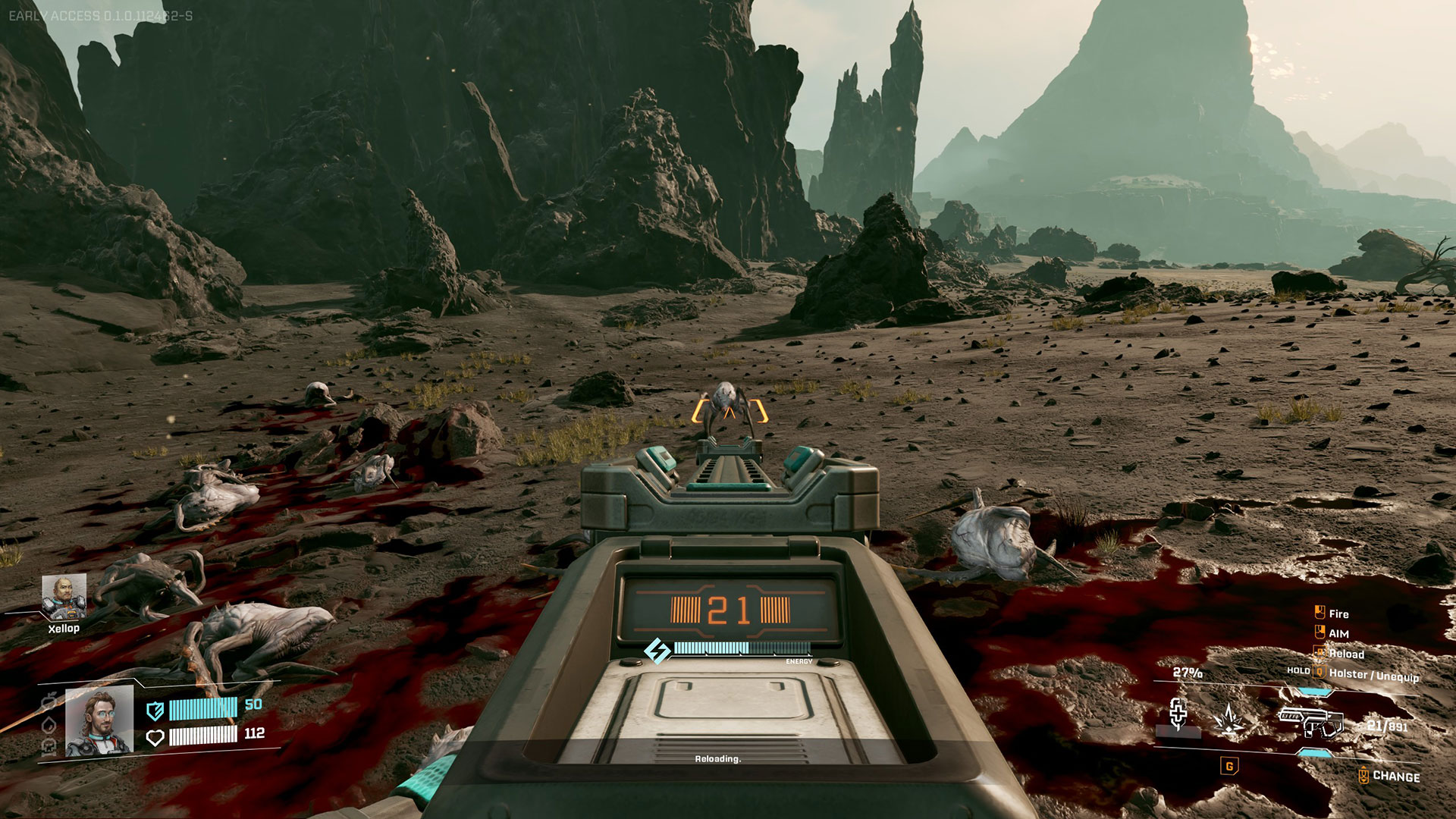Open your own character portrait
Screen dimensions: 1456x819
[99, 721]
